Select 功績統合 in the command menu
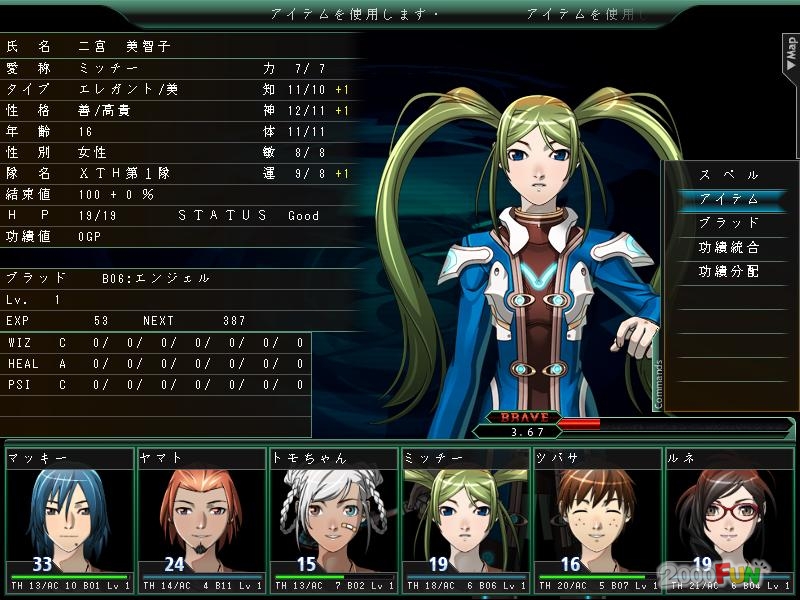Screen dimensions: 800x600 point(729,247)
